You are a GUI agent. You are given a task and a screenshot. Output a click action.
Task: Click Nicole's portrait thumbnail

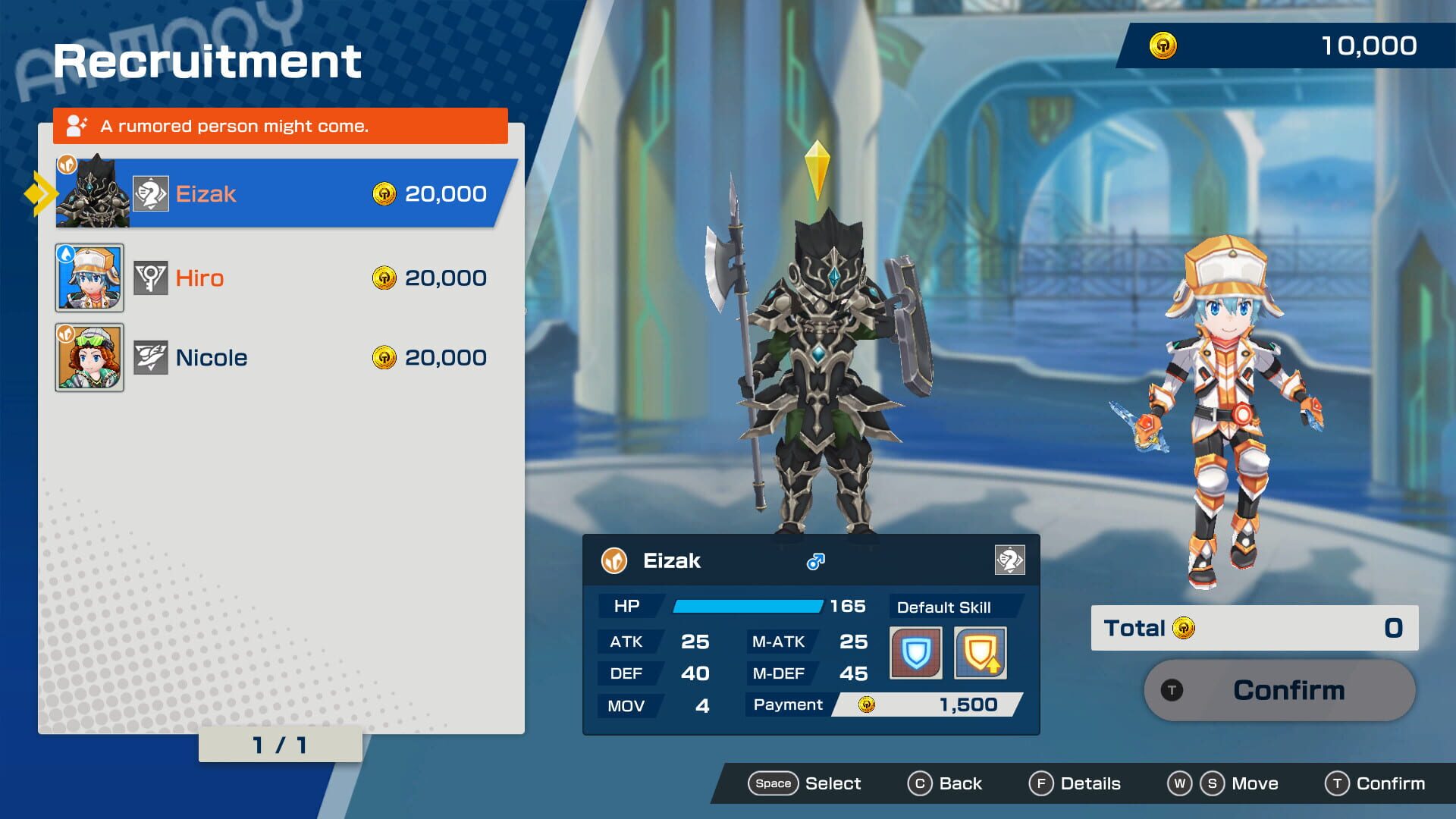tap(89, 357)
